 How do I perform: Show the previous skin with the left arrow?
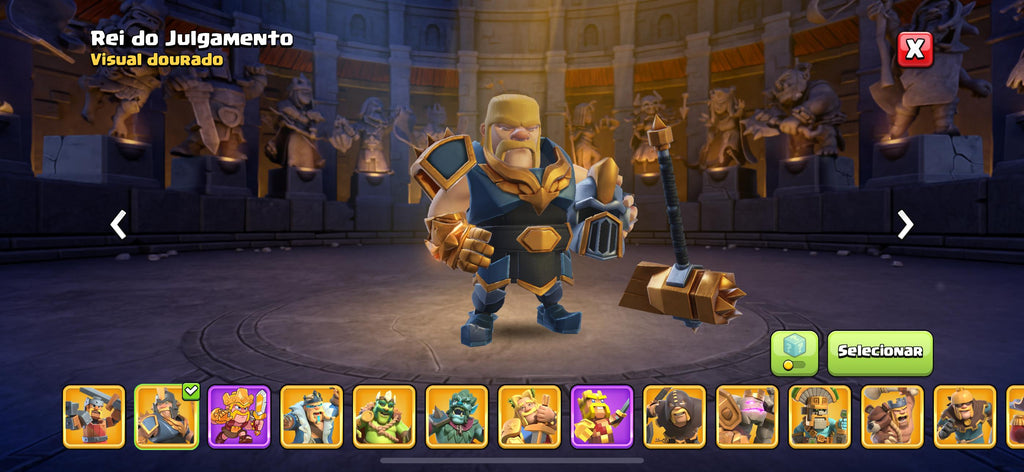(118, 224)
